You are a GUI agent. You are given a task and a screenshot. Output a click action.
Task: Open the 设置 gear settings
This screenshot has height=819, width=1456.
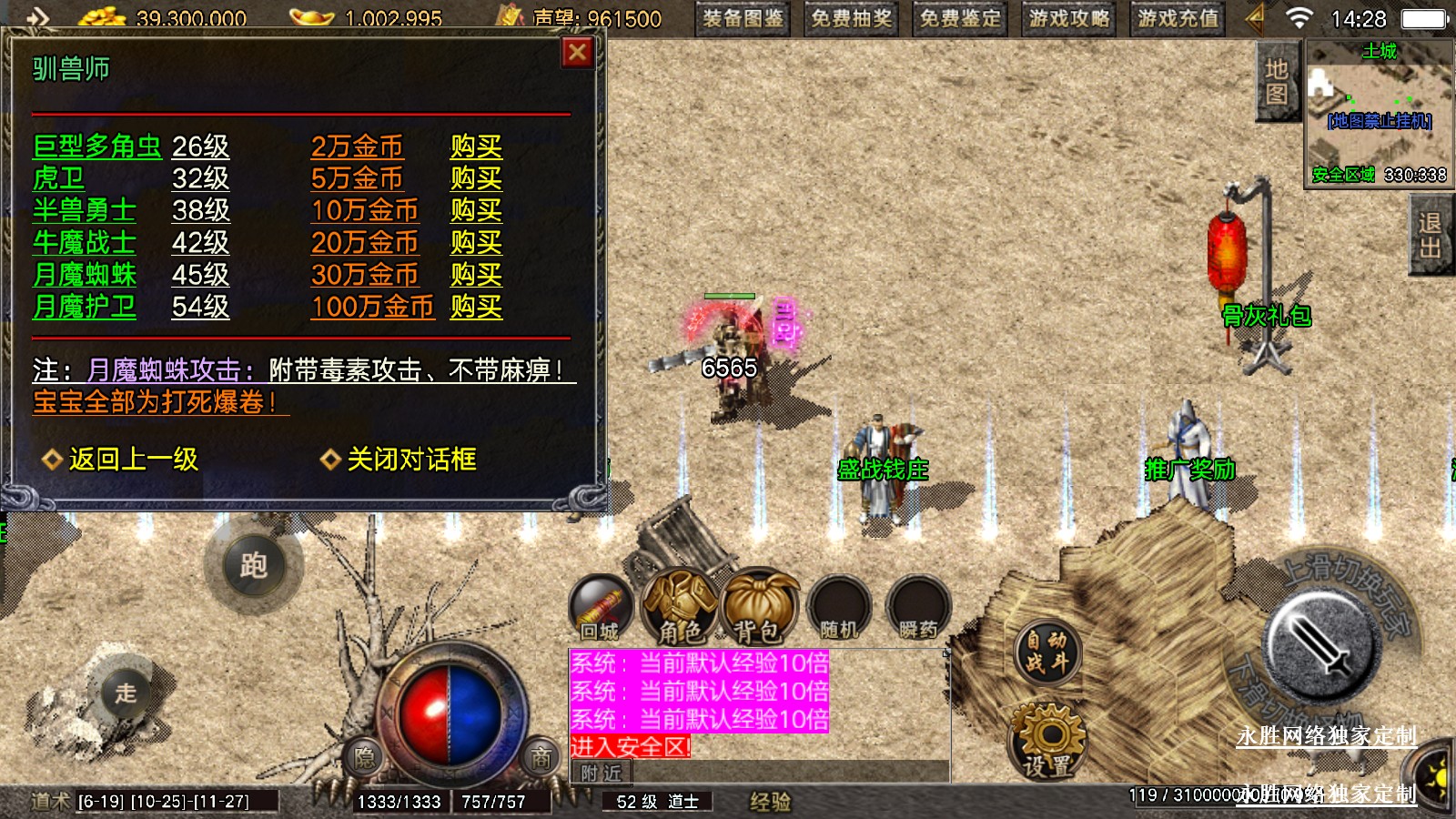tap(1047, 739)
